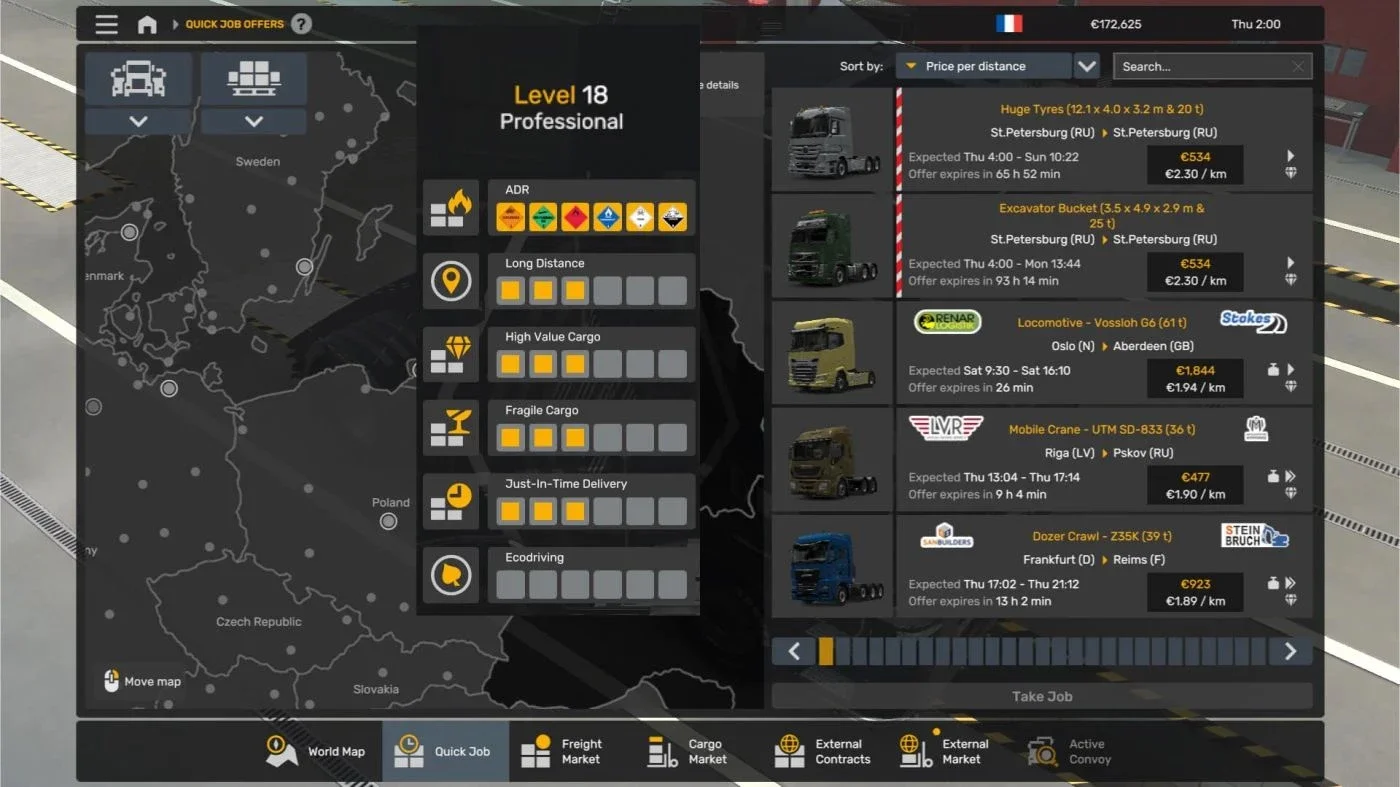Open the home screen via home icon
This screenshot has width=1400, height=787.
[x=146, y=24]
